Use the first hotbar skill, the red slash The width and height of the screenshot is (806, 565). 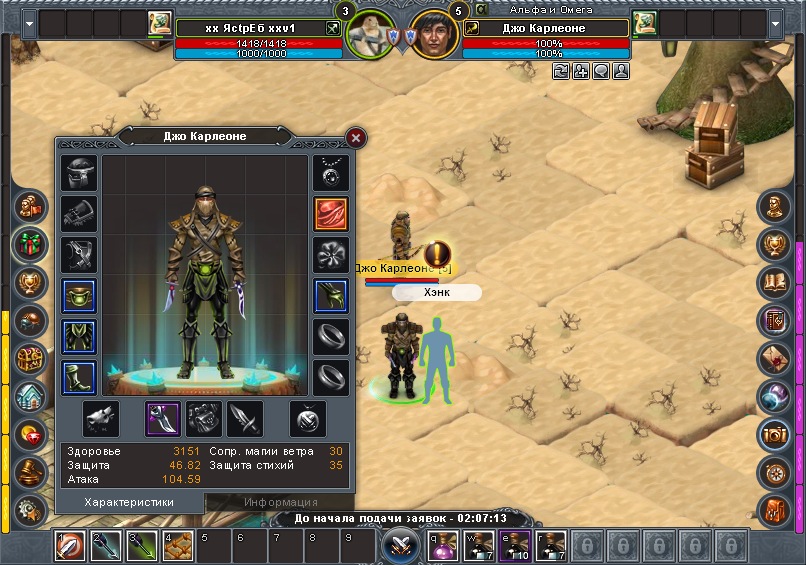tap(70, 546)
